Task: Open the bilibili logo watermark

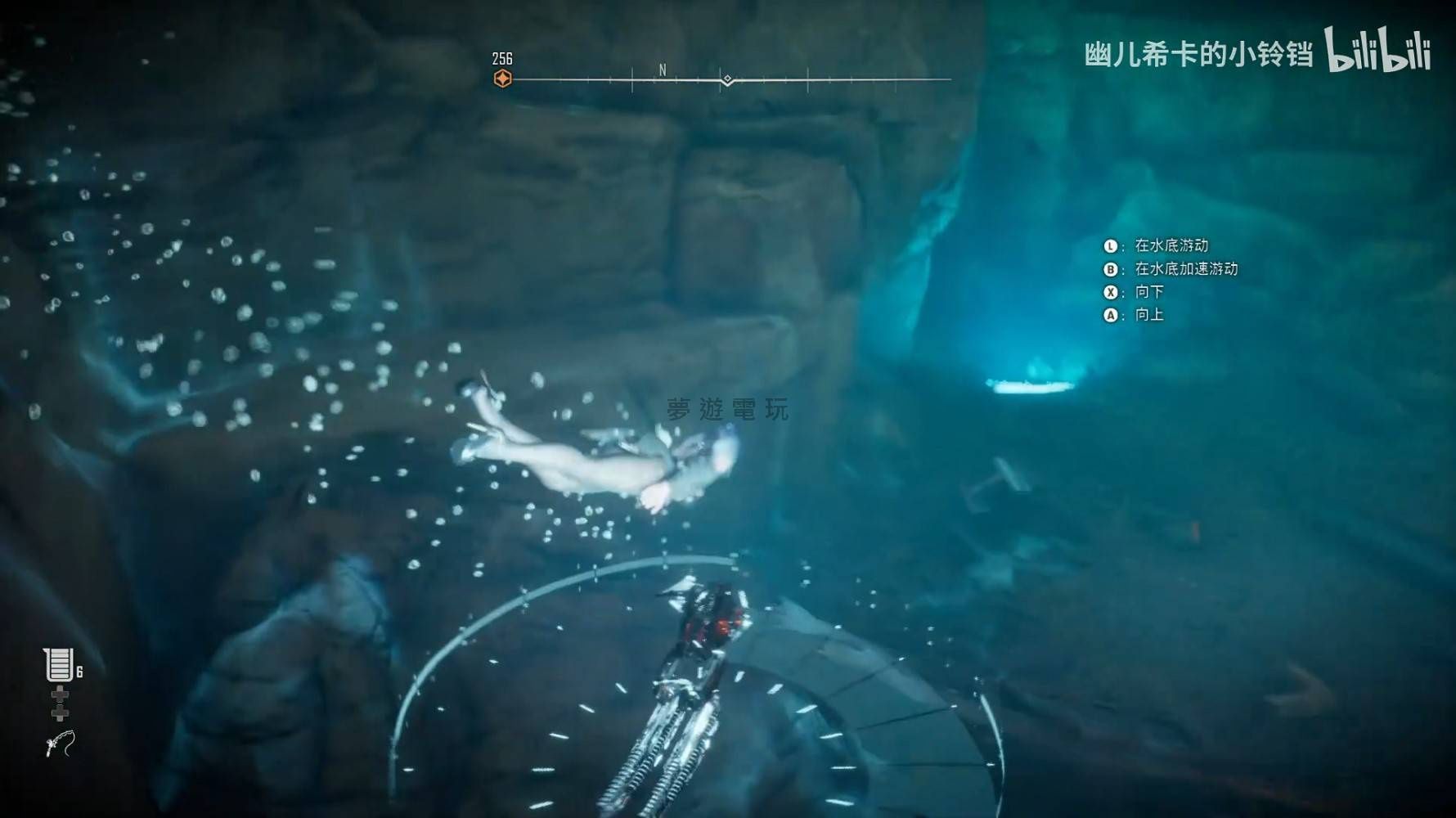Action: (x=1377, y=50)
